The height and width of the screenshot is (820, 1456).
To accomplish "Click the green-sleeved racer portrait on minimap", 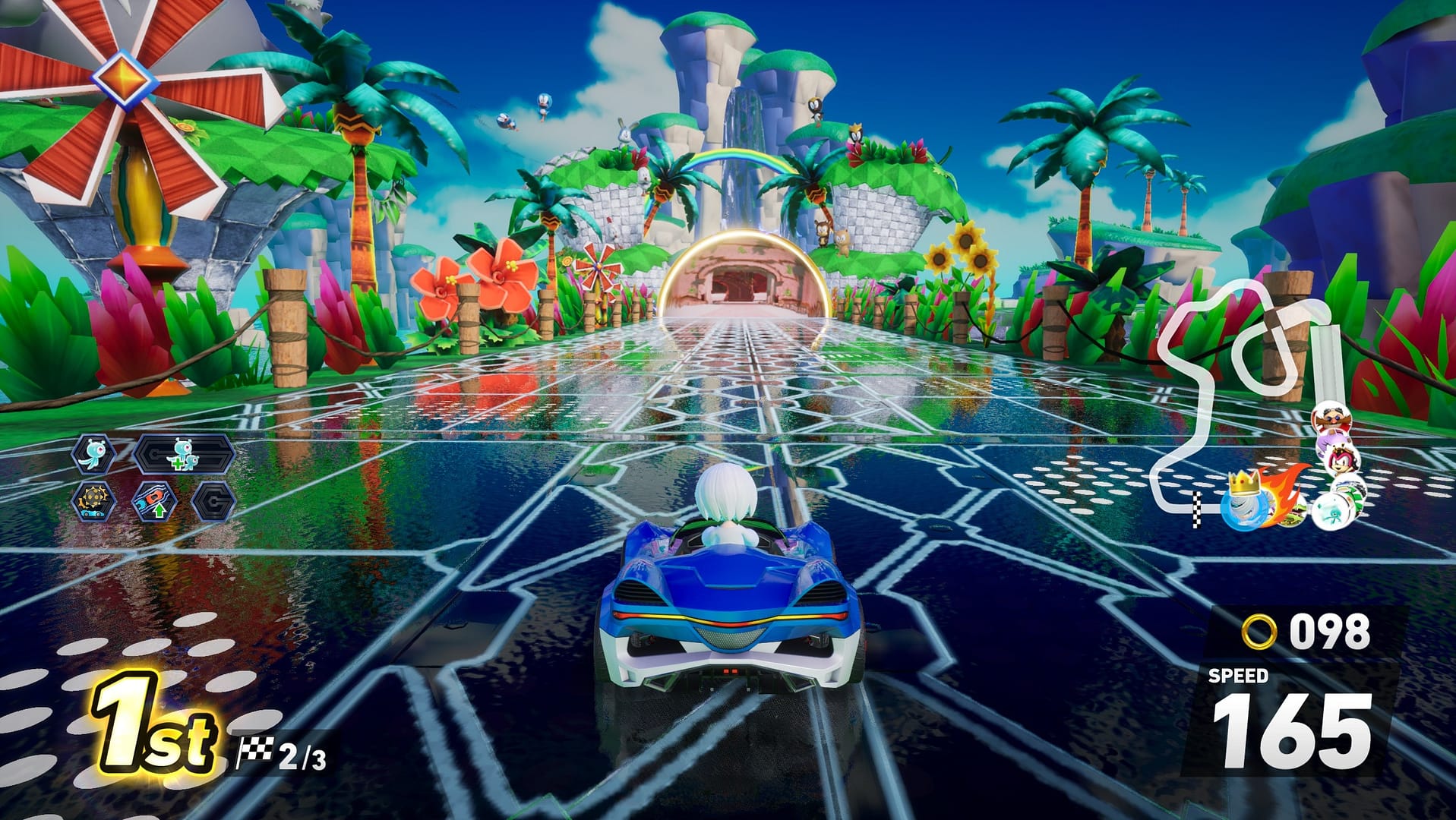I will [1349, 487].
